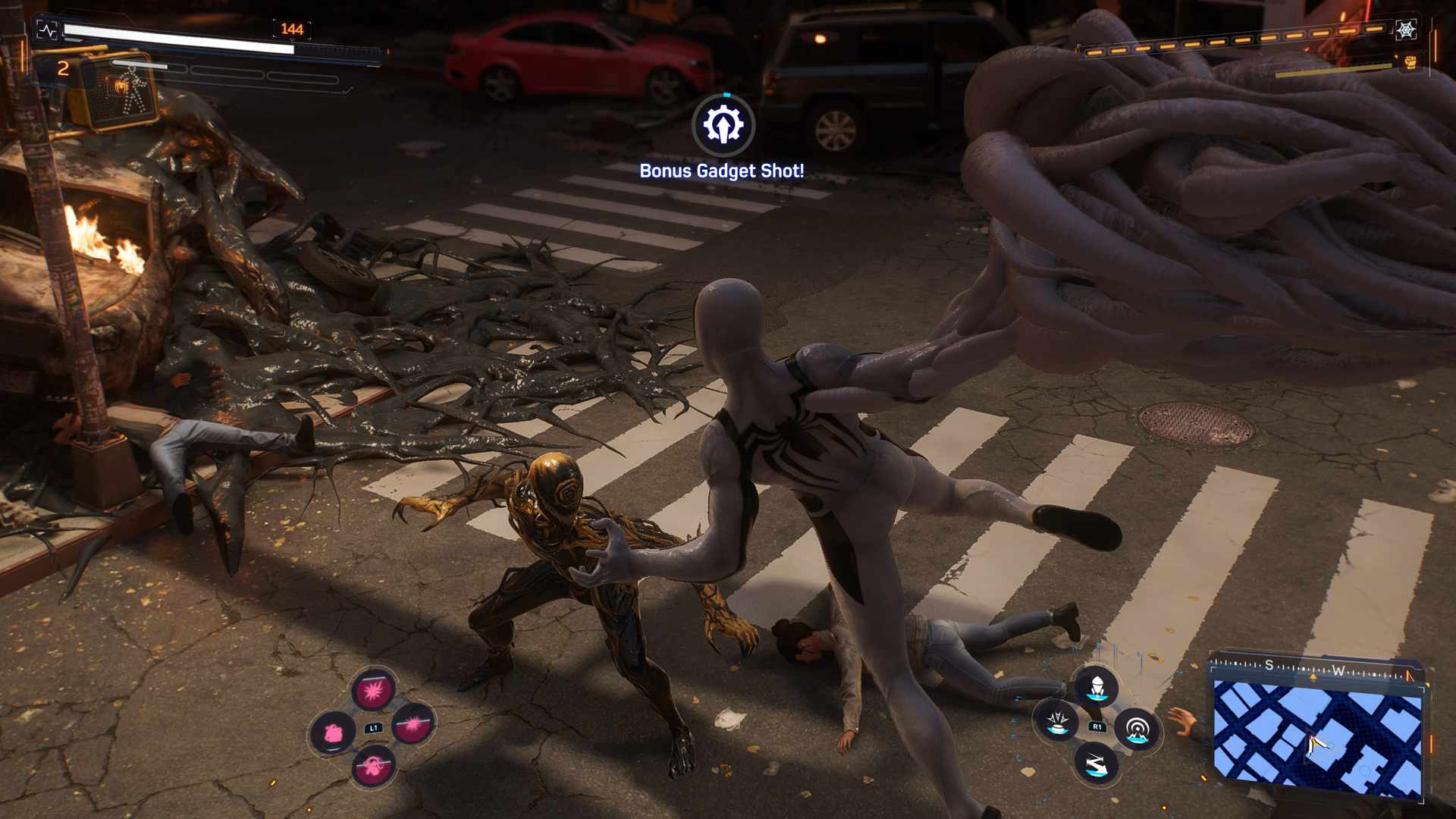Image resolution: width=1456 pixels, height=819 pixels.
Task: Click the heartbeat health icon
Action: 48,31
